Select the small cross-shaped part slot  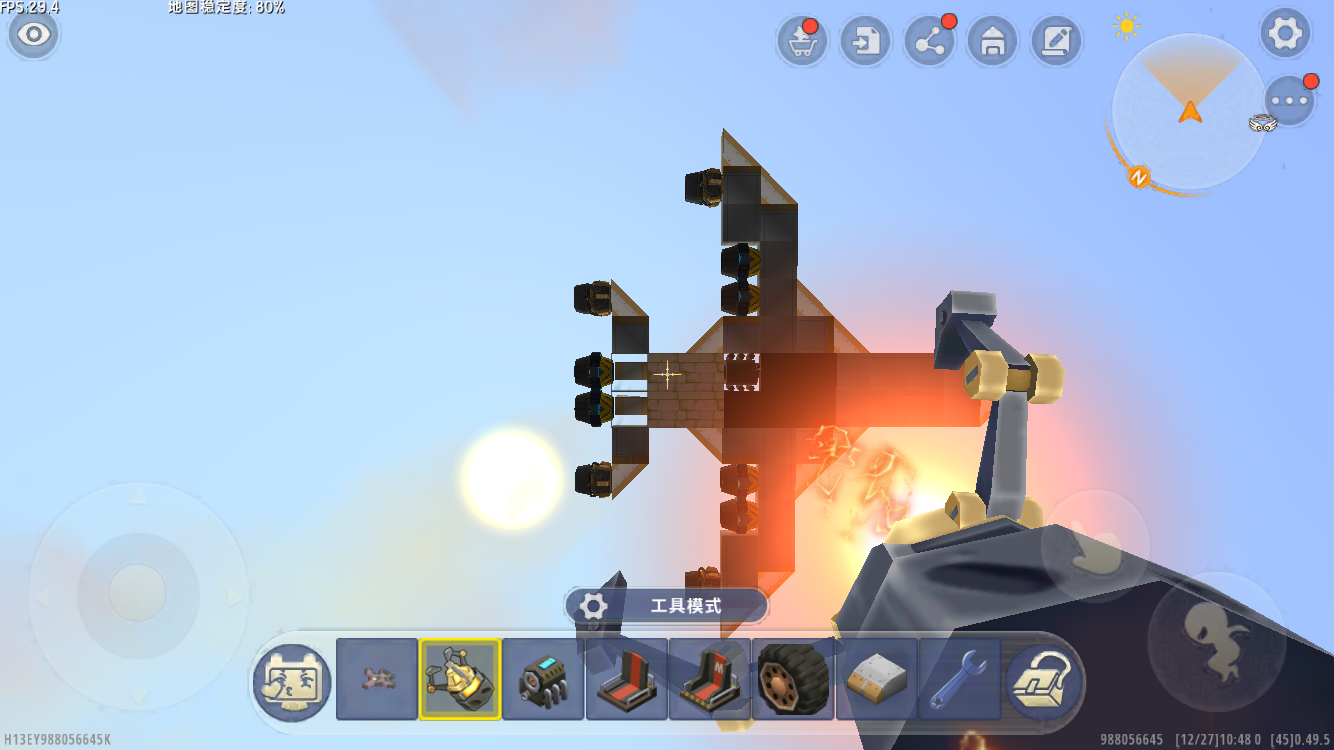(x=377, y=679)
